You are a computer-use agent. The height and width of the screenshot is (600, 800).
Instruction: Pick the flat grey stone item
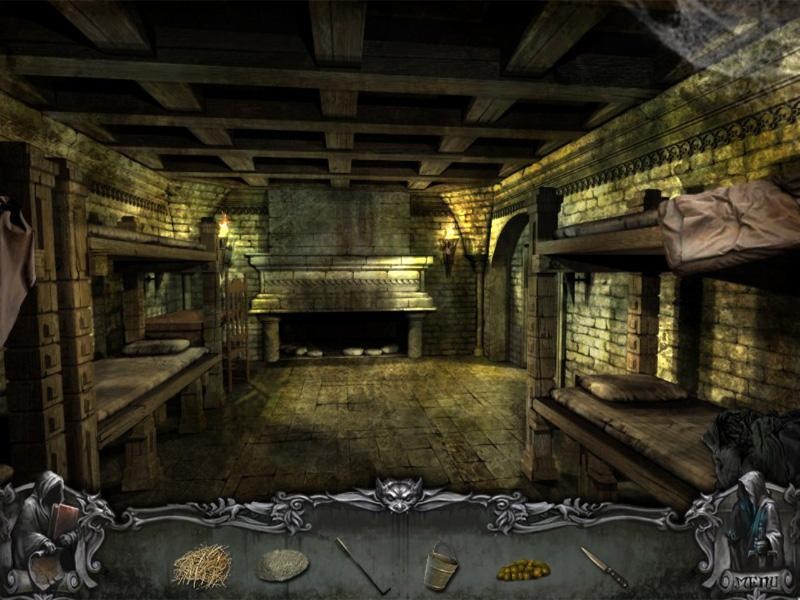282,566
